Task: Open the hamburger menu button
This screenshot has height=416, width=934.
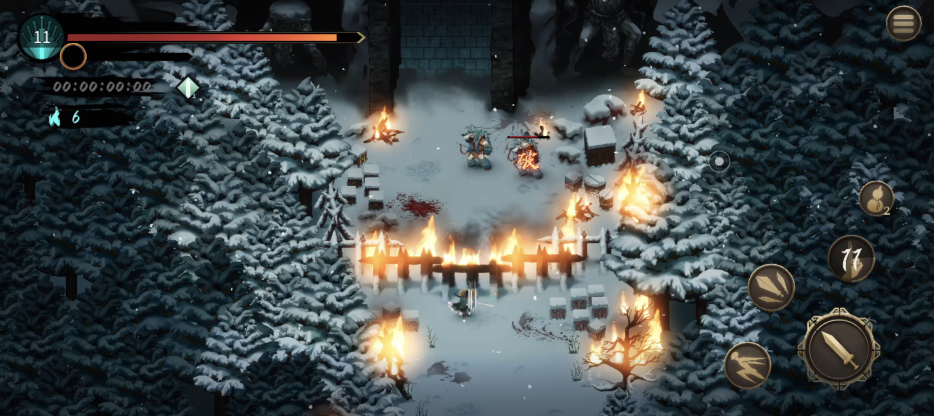Action: pyautogui.click(x=903, y=23)
